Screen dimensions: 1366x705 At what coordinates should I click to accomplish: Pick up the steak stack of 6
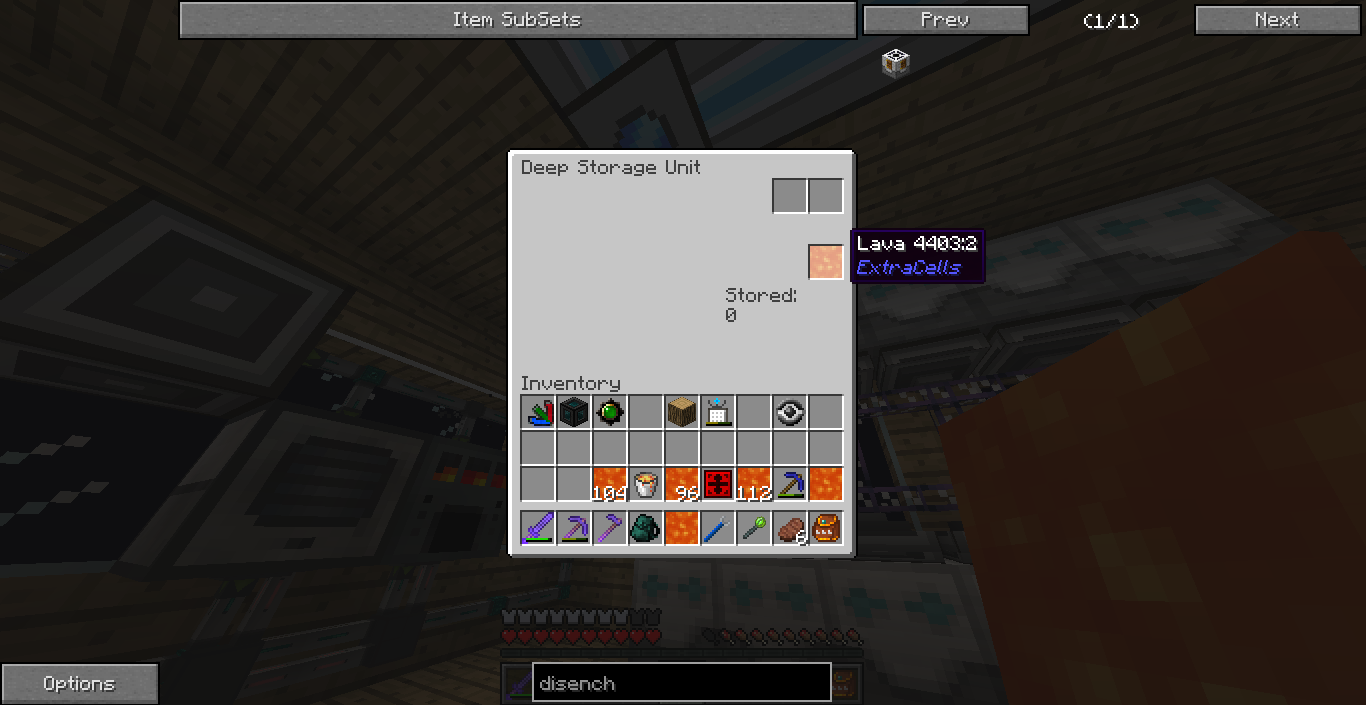(790, 527)
